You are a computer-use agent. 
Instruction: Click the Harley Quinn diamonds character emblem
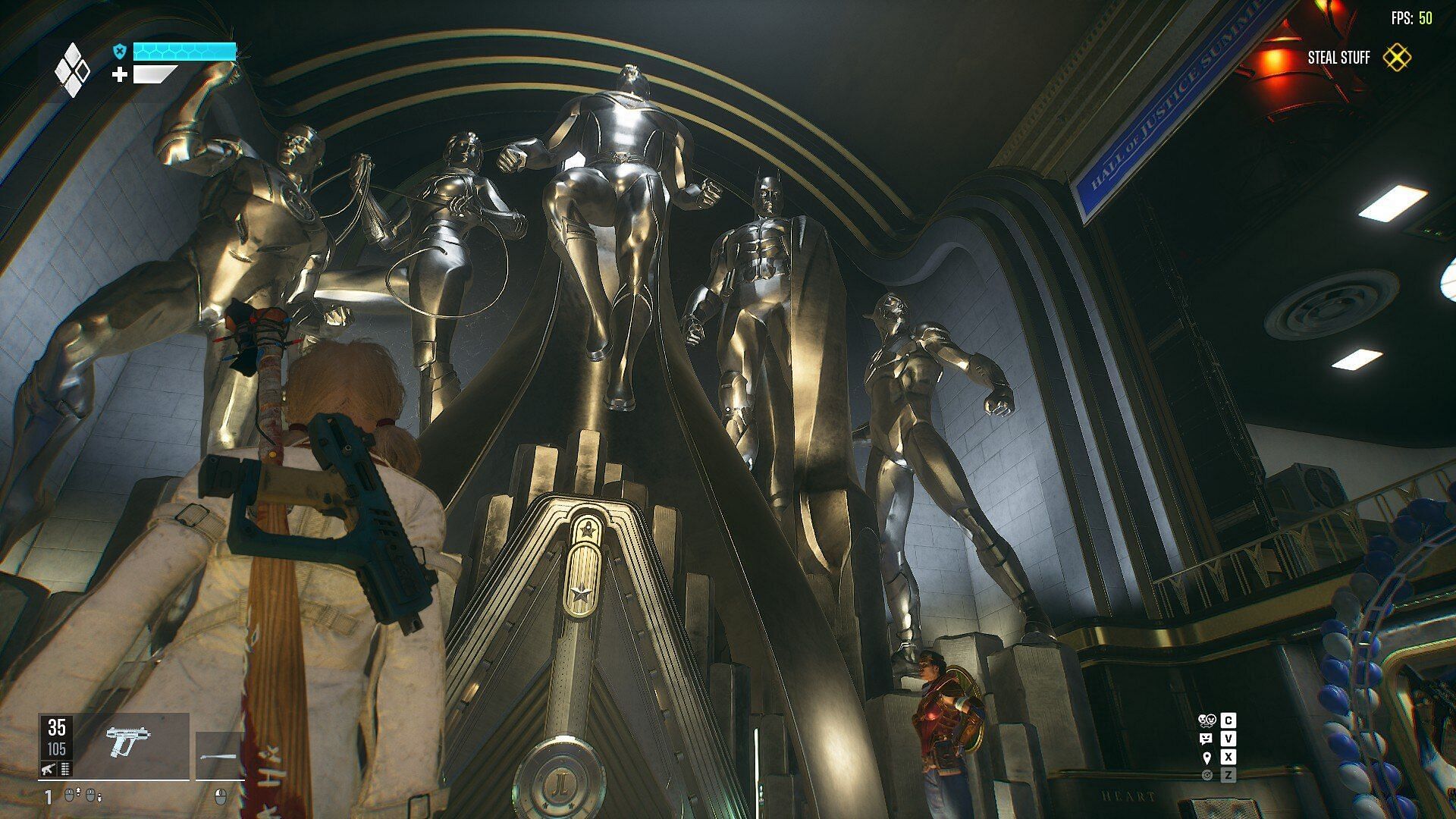[72, 70]
